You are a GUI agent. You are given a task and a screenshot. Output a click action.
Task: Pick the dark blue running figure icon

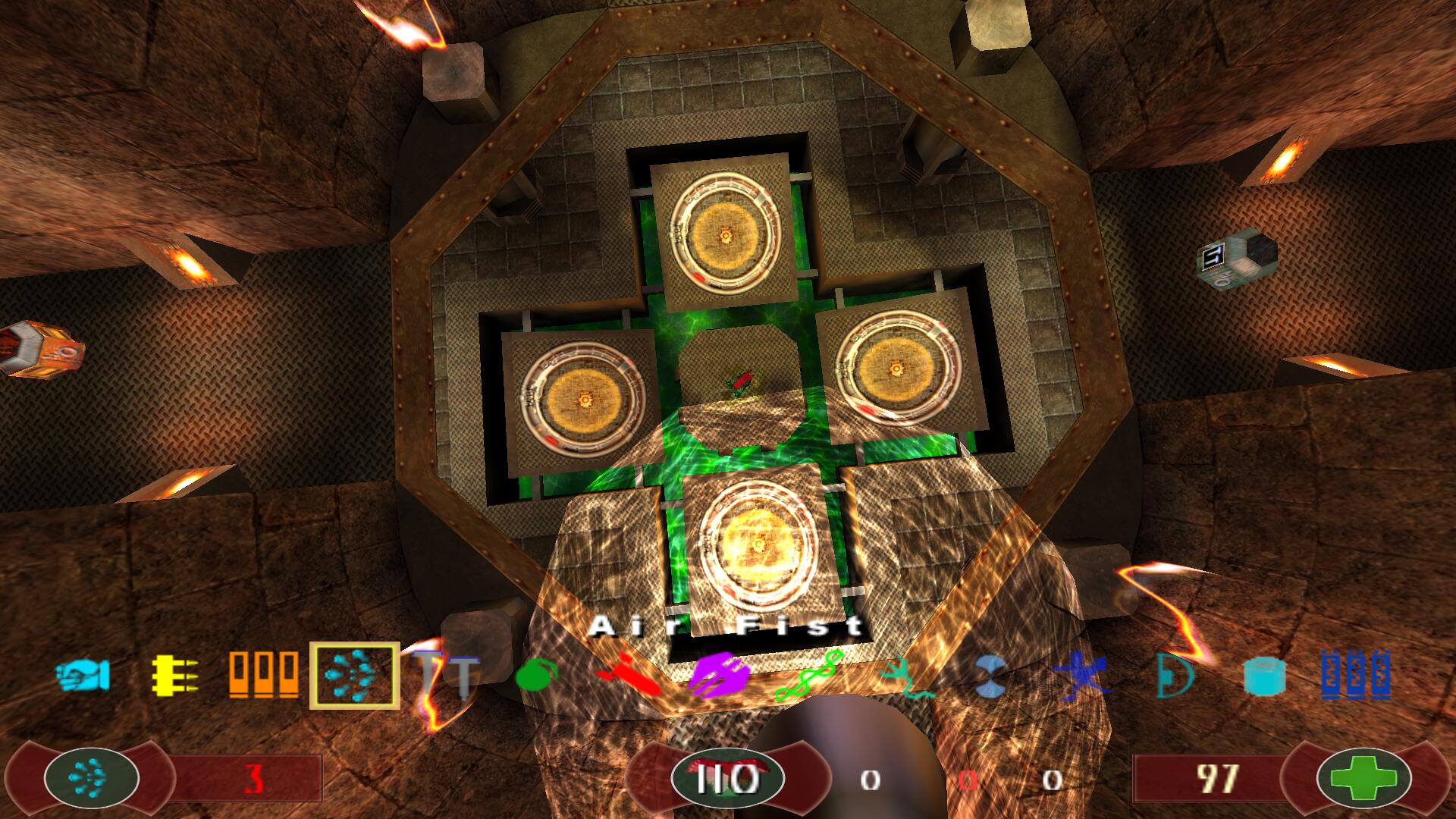pos(1082,675)
